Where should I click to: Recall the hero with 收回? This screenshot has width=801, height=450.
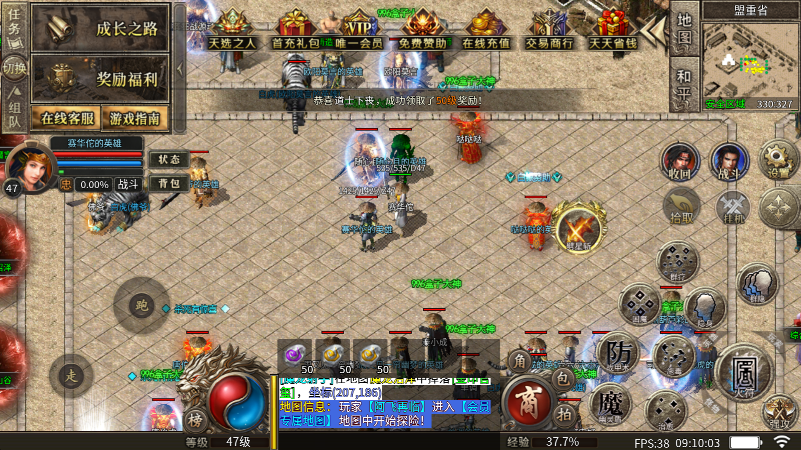coord(680,160)
